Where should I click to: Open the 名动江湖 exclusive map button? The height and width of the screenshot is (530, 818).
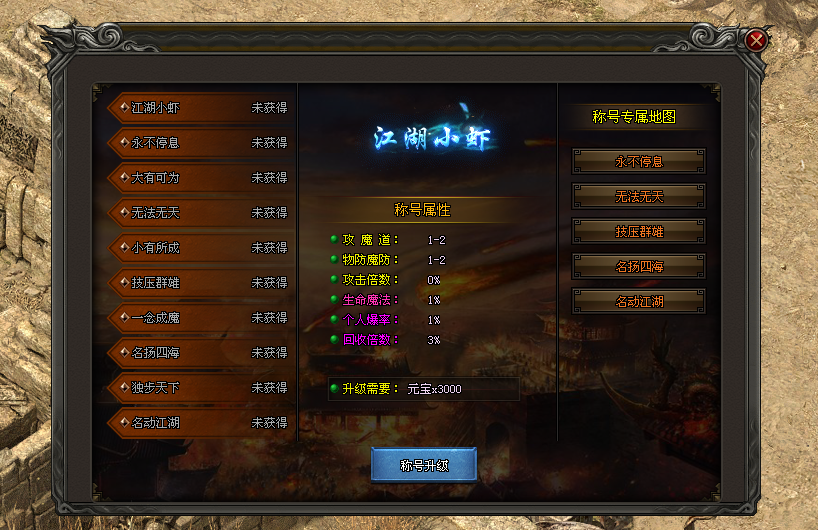click(x=639, y=301)
